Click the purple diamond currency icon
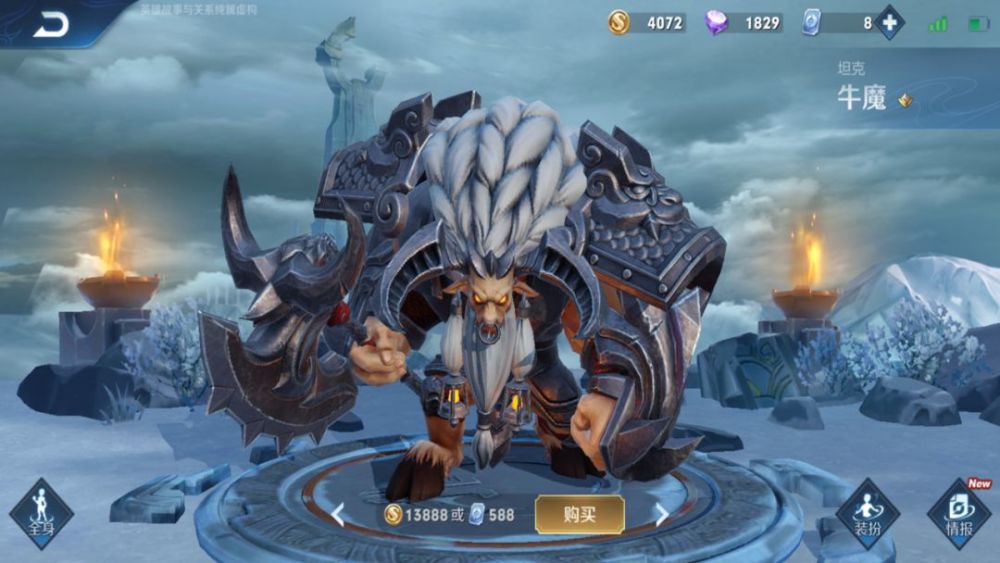Image resolution: width=1000 pixels, height=563 pixels. point(716,22)
